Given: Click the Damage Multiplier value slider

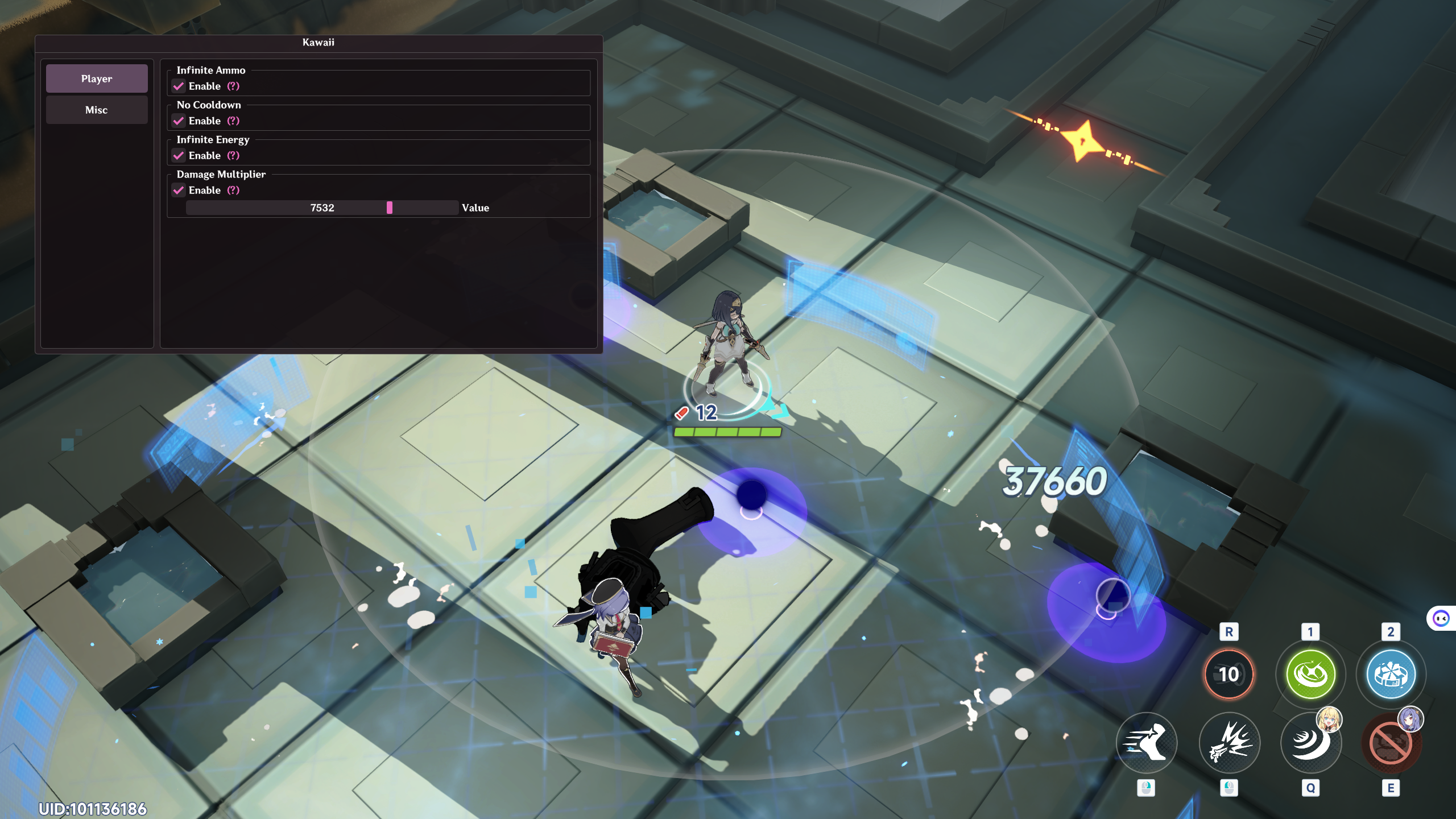Looking at the screenshot, I should (322, 208).
